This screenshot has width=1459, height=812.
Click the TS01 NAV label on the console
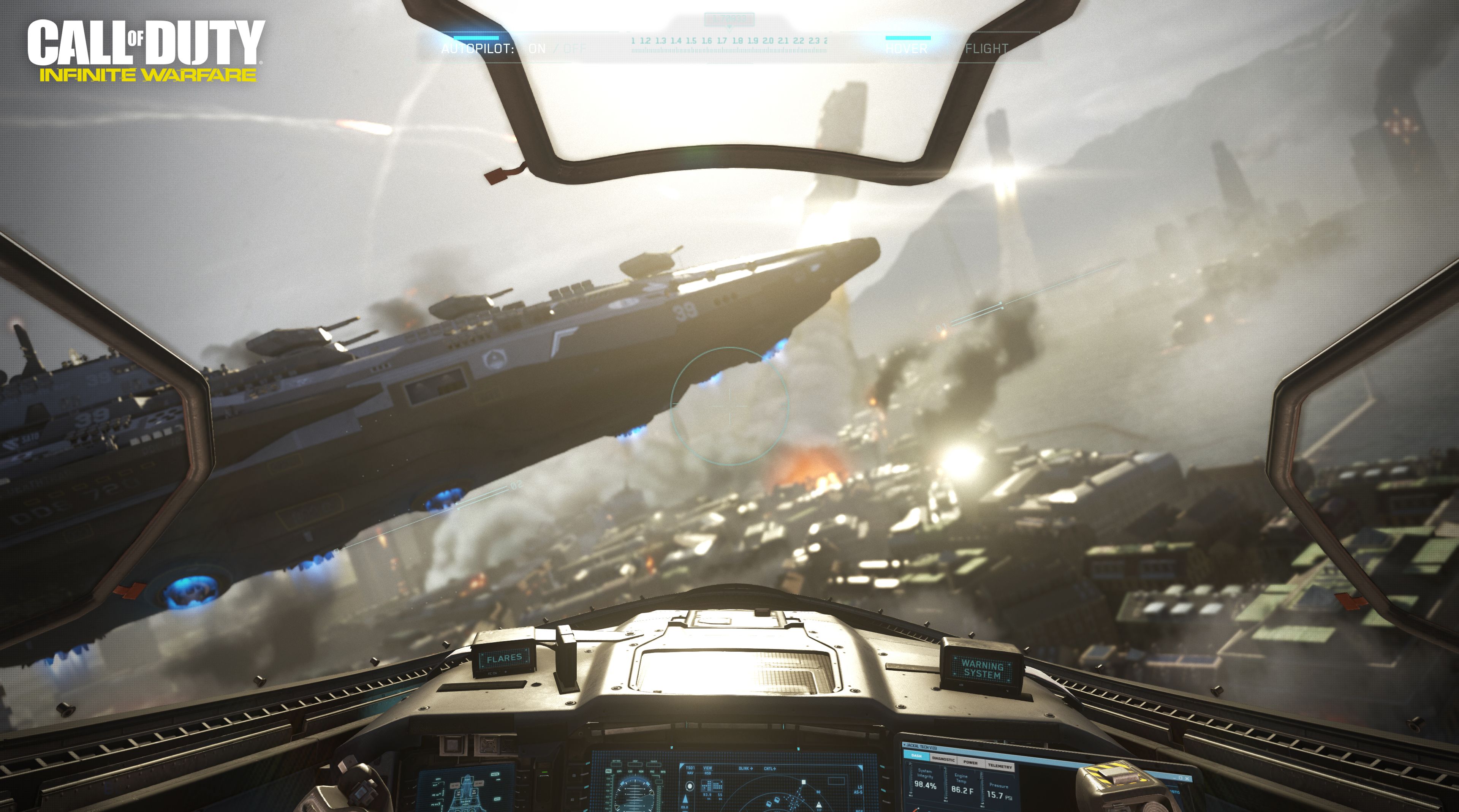690,771
